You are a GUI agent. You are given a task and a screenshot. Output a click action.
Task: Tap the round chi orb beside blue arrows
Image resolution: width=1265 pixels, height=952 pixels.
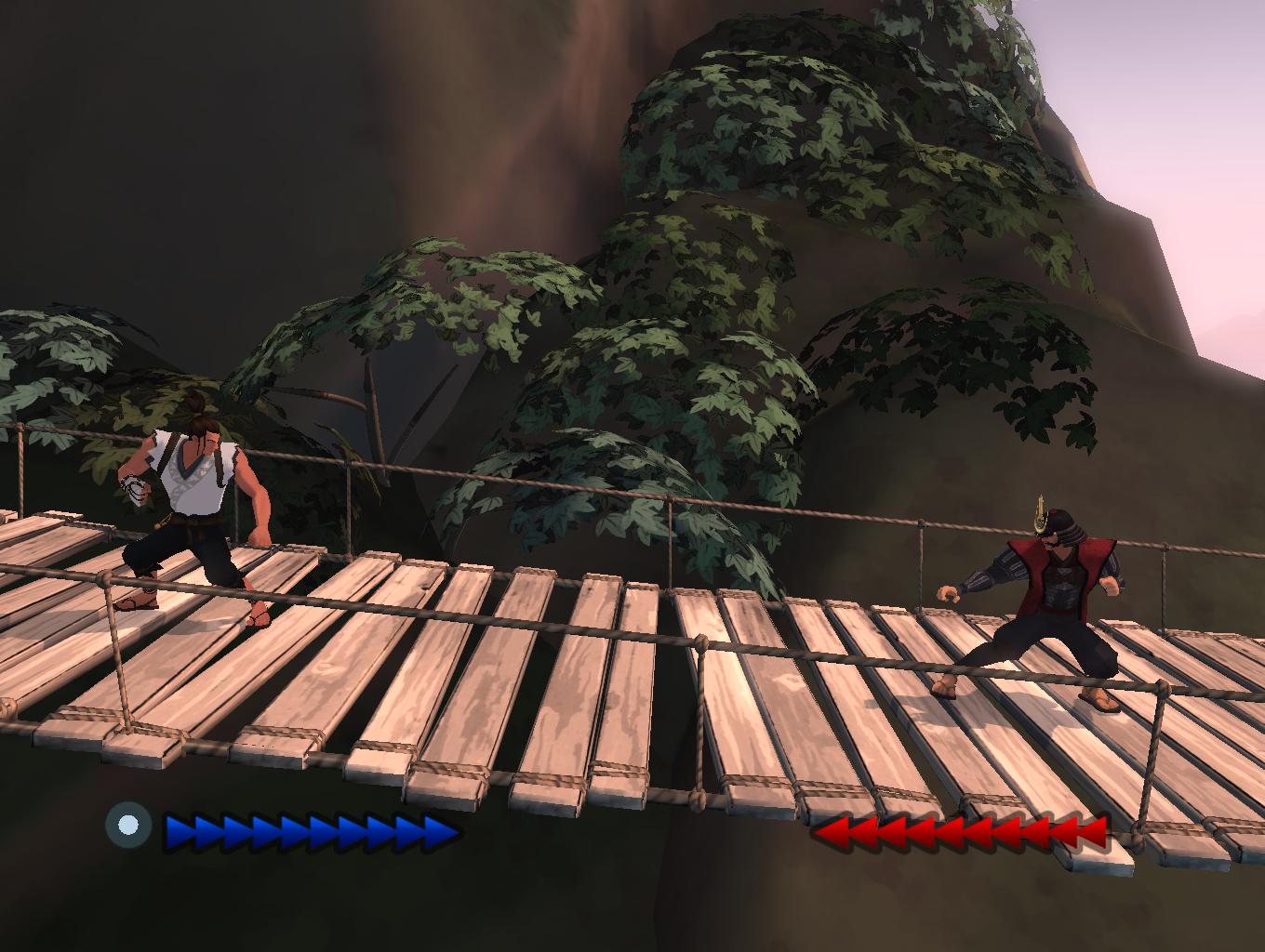(128, 826)
